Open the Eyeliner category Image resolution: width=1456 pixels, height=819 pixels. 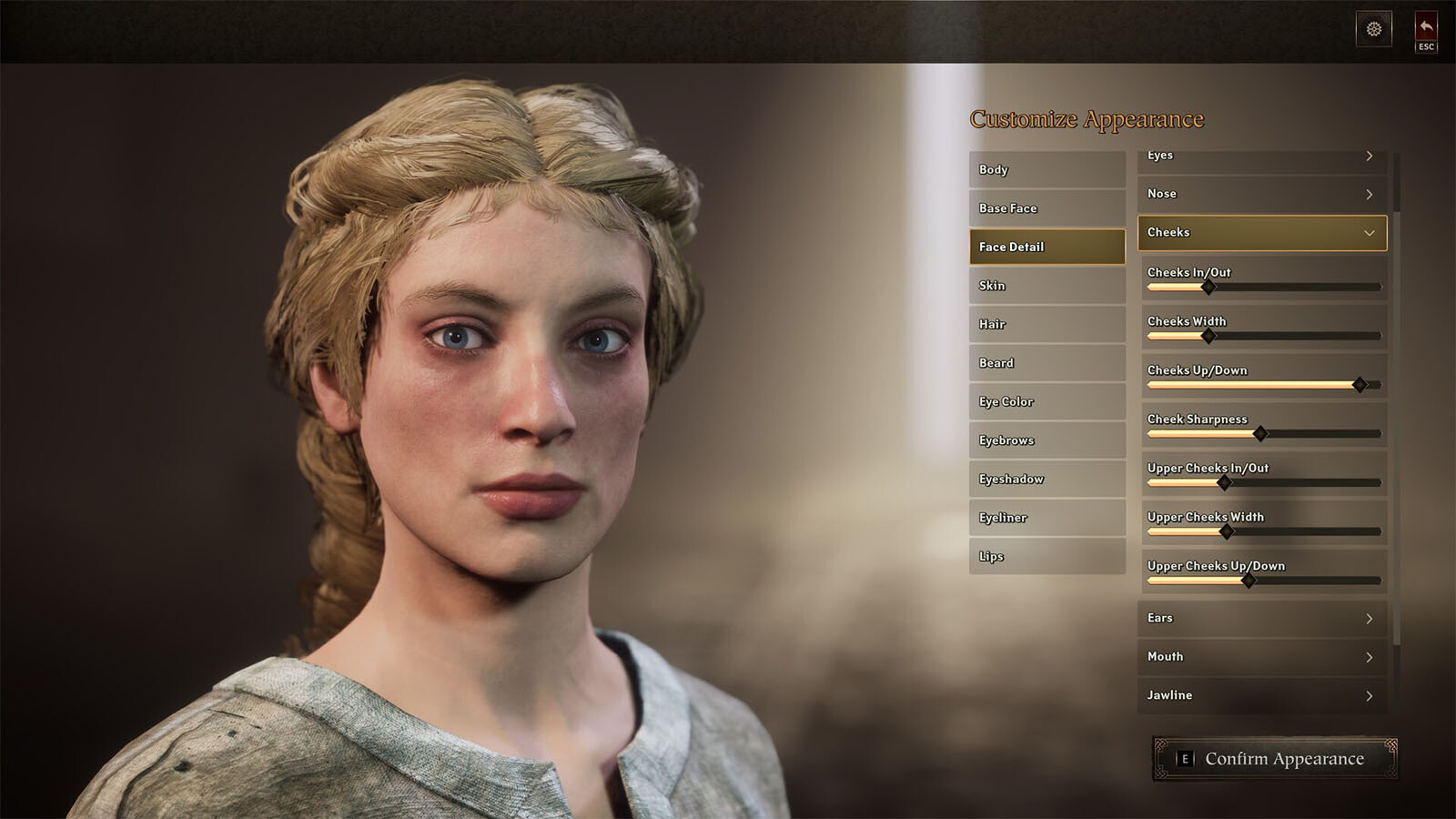[1046, 518]
